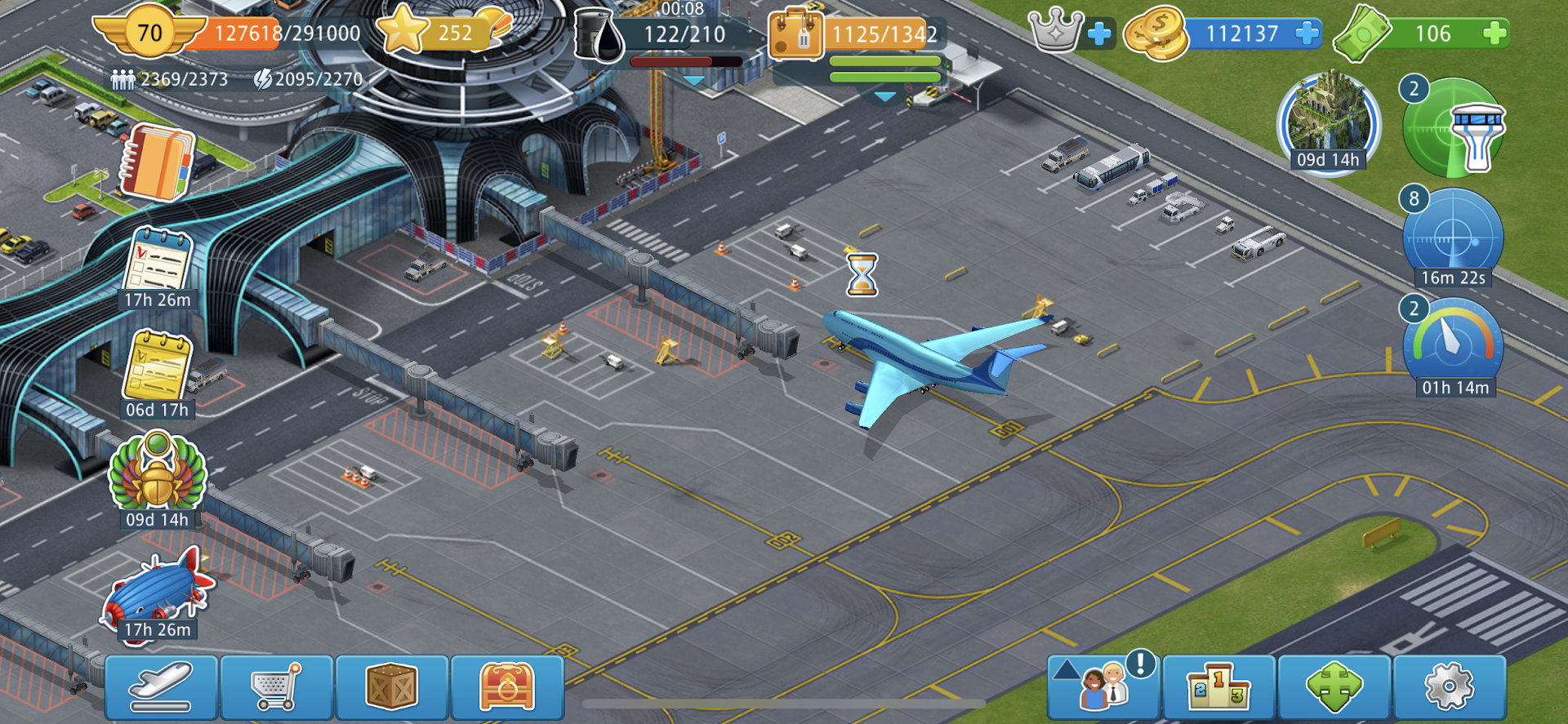Open the wooden crate warehouse
Viewport: 1568px width, 724px height.
coord(392,686)
